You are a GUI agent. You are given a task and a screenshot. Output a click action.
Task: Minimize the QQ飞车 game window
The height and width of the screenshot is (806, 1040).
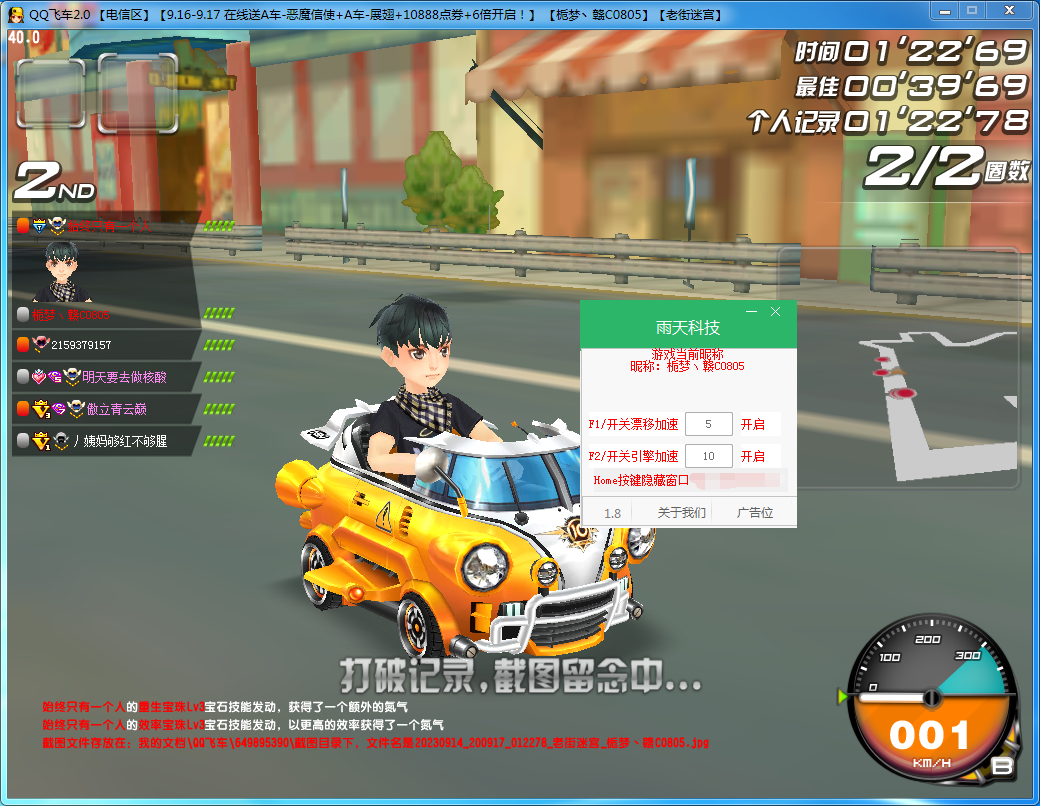coord(946,11)
